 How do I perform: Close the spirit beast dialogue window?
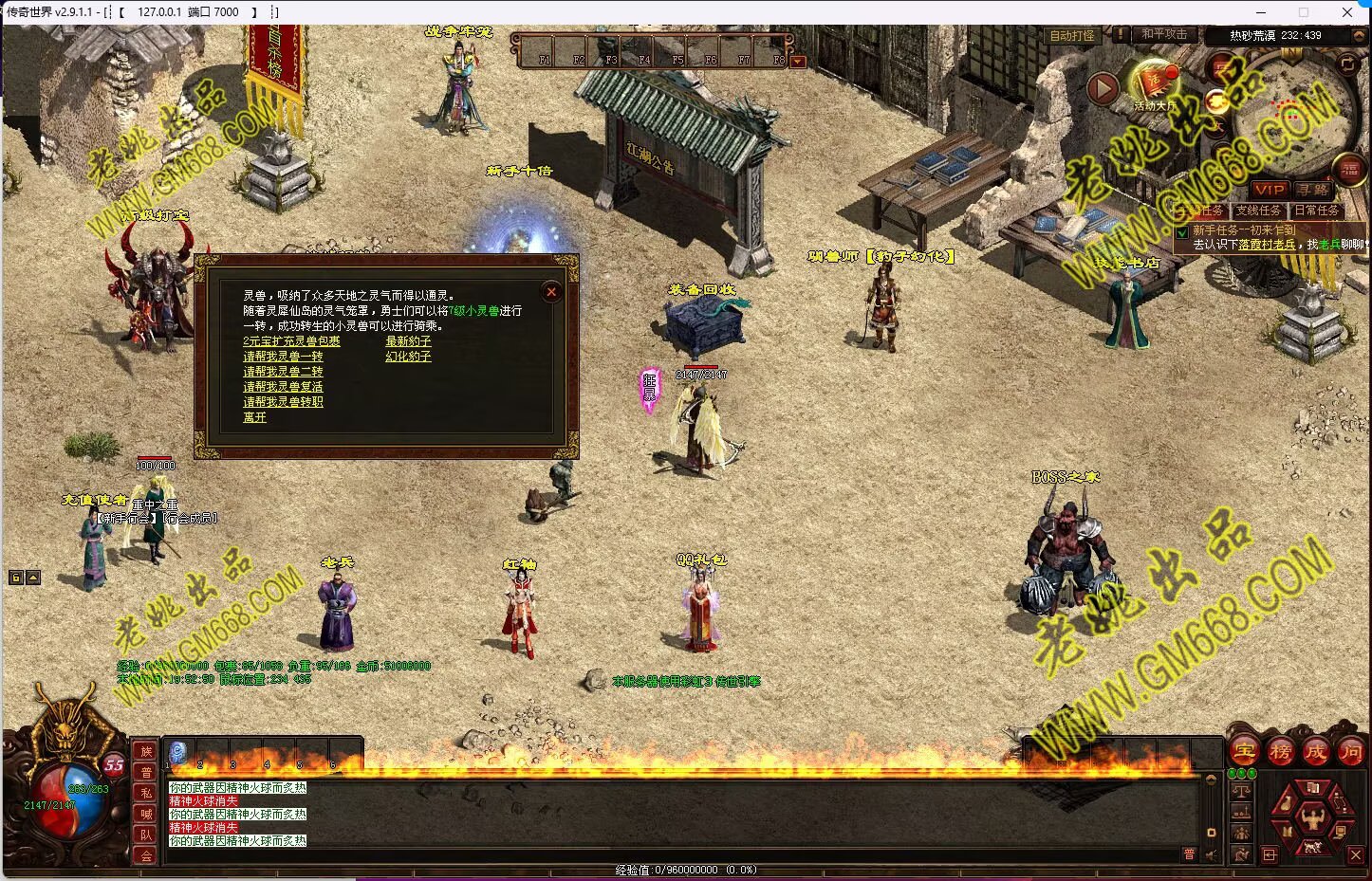[551, 291]
